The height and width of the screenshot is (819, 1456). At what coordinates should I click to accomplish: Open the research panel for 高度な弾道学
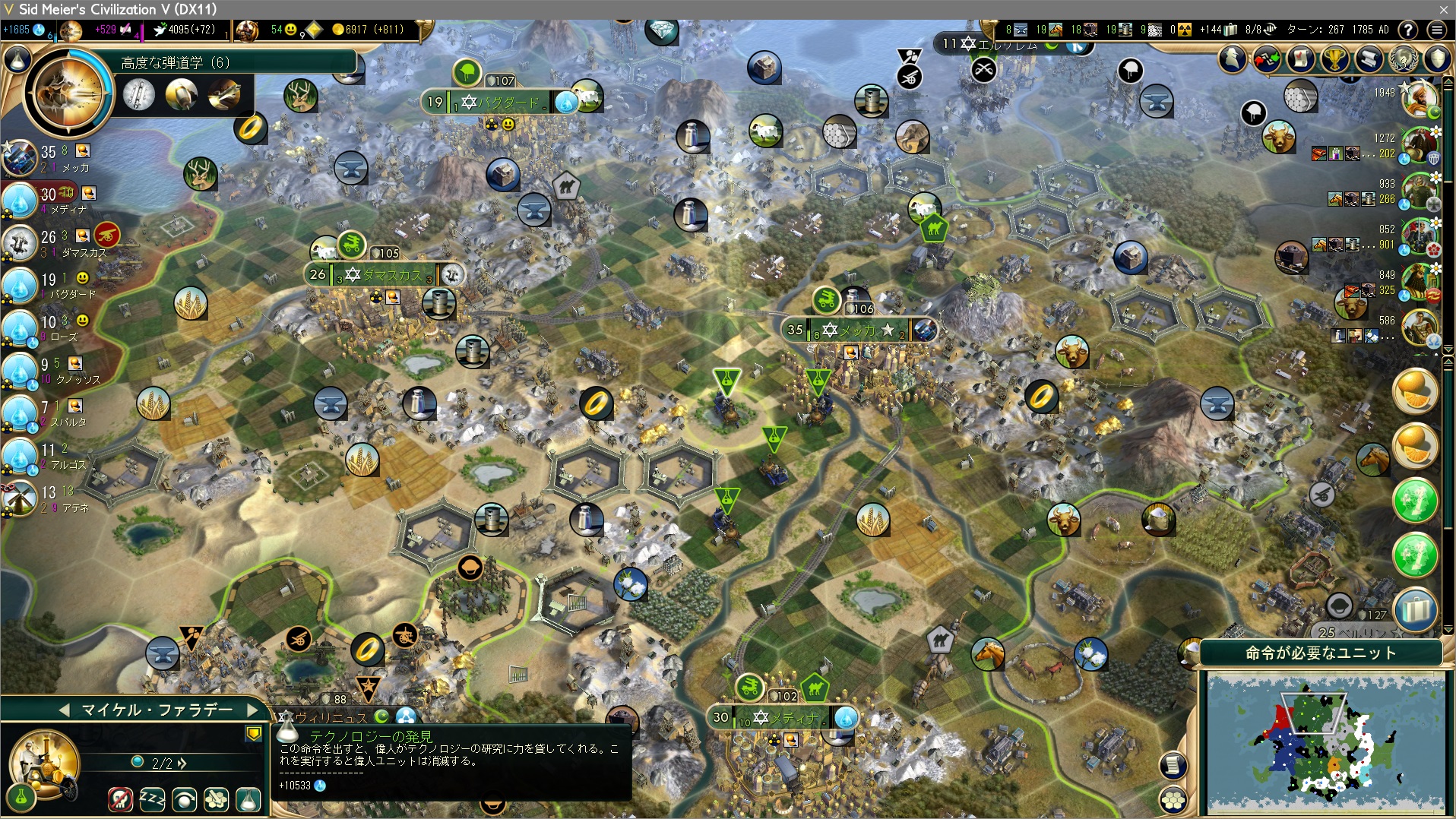click(x=68, y=93)
